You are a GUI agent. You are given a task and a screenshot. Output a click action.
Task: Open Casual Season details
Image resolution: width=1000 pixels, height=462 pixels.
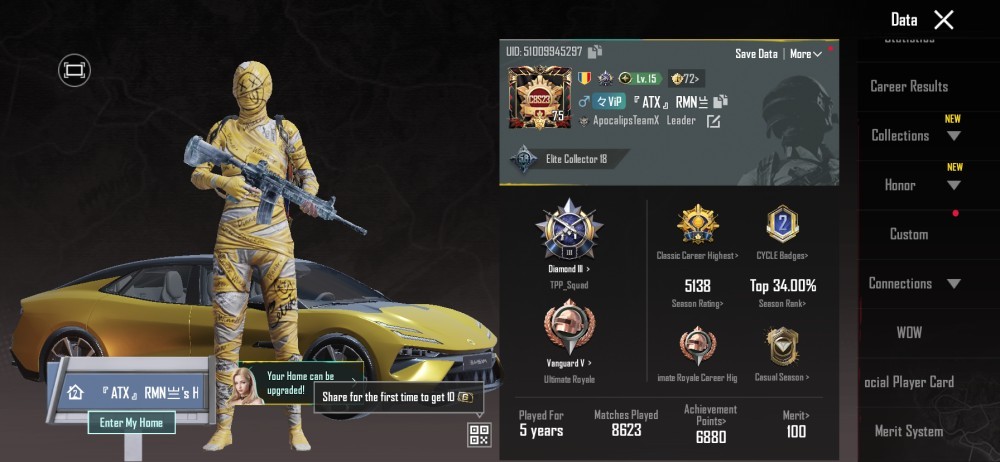click(782, 352)
